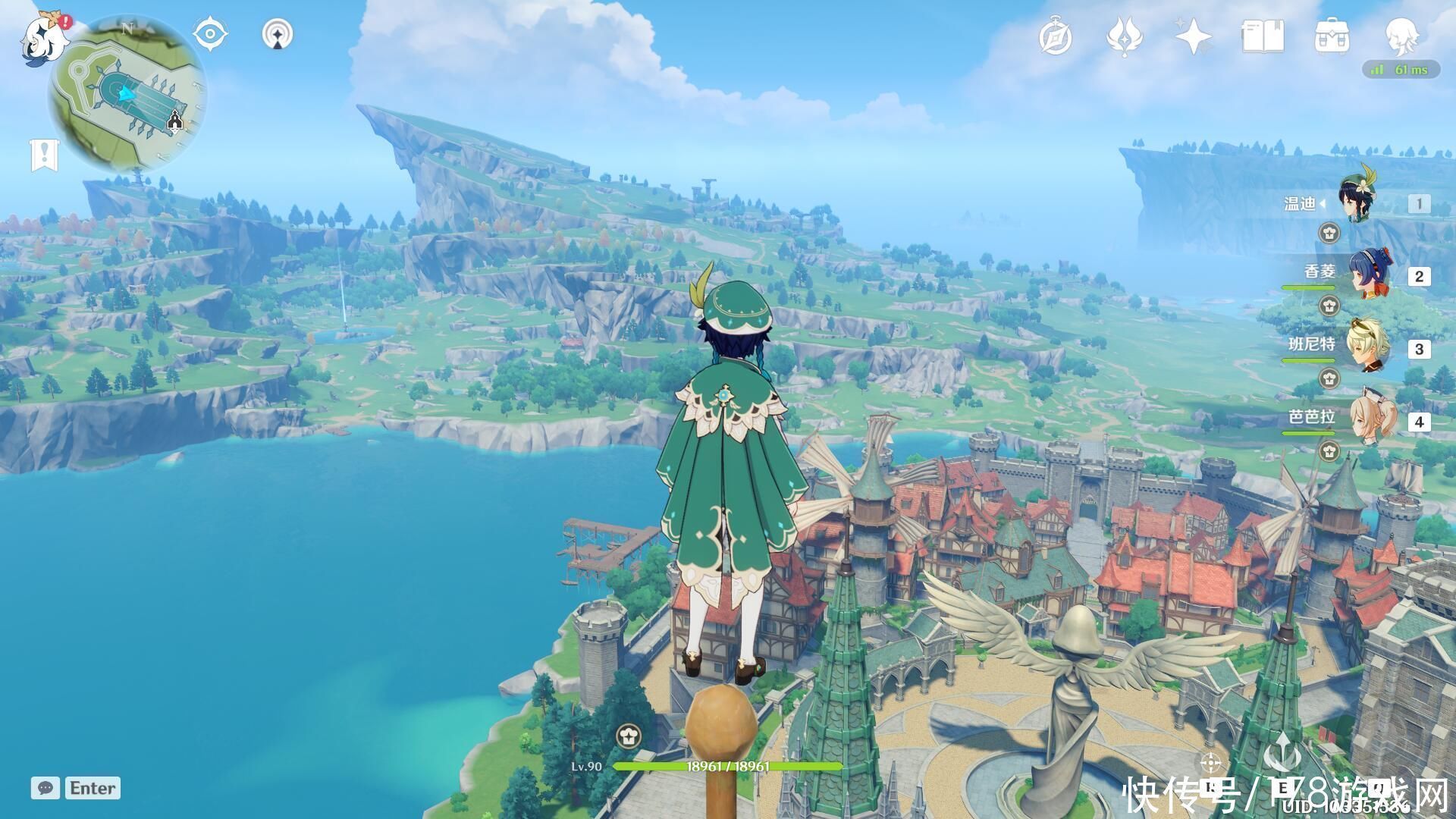Image resolution: width=1456 pixels, height=819 pixels.
Task: Open the quest exclamation banner
Action: [44, 155]
